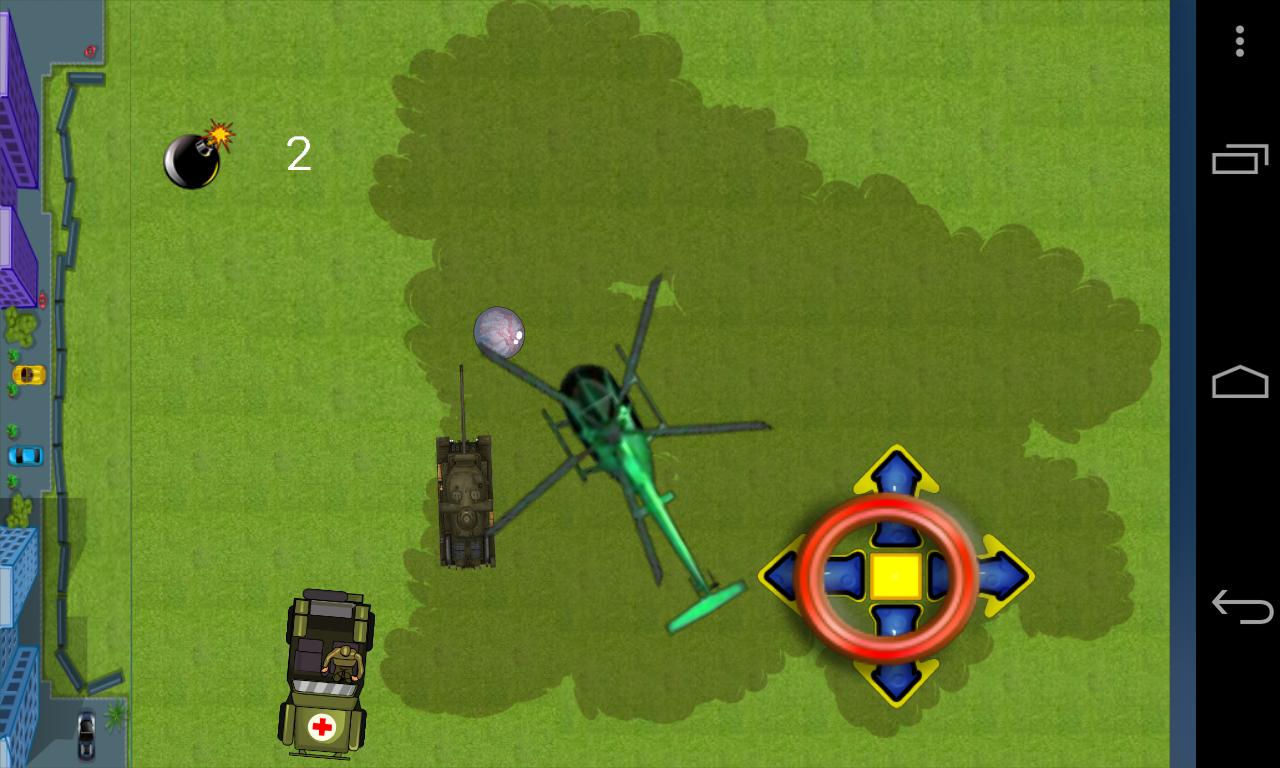Viewport: 1280px width, 768px height.
Task: Tap the bomb weapon icon
Action: (x=193, y=160)
